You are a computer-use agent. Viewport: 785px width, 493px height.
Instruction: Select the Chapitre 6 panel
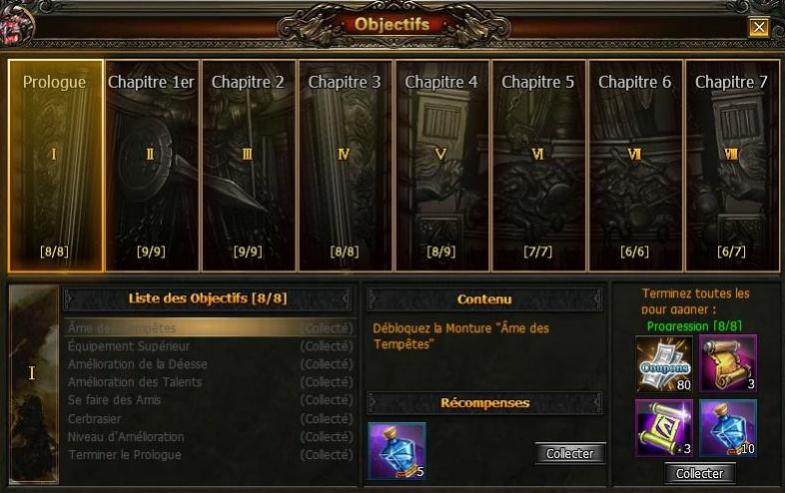[x=635, y=165]
